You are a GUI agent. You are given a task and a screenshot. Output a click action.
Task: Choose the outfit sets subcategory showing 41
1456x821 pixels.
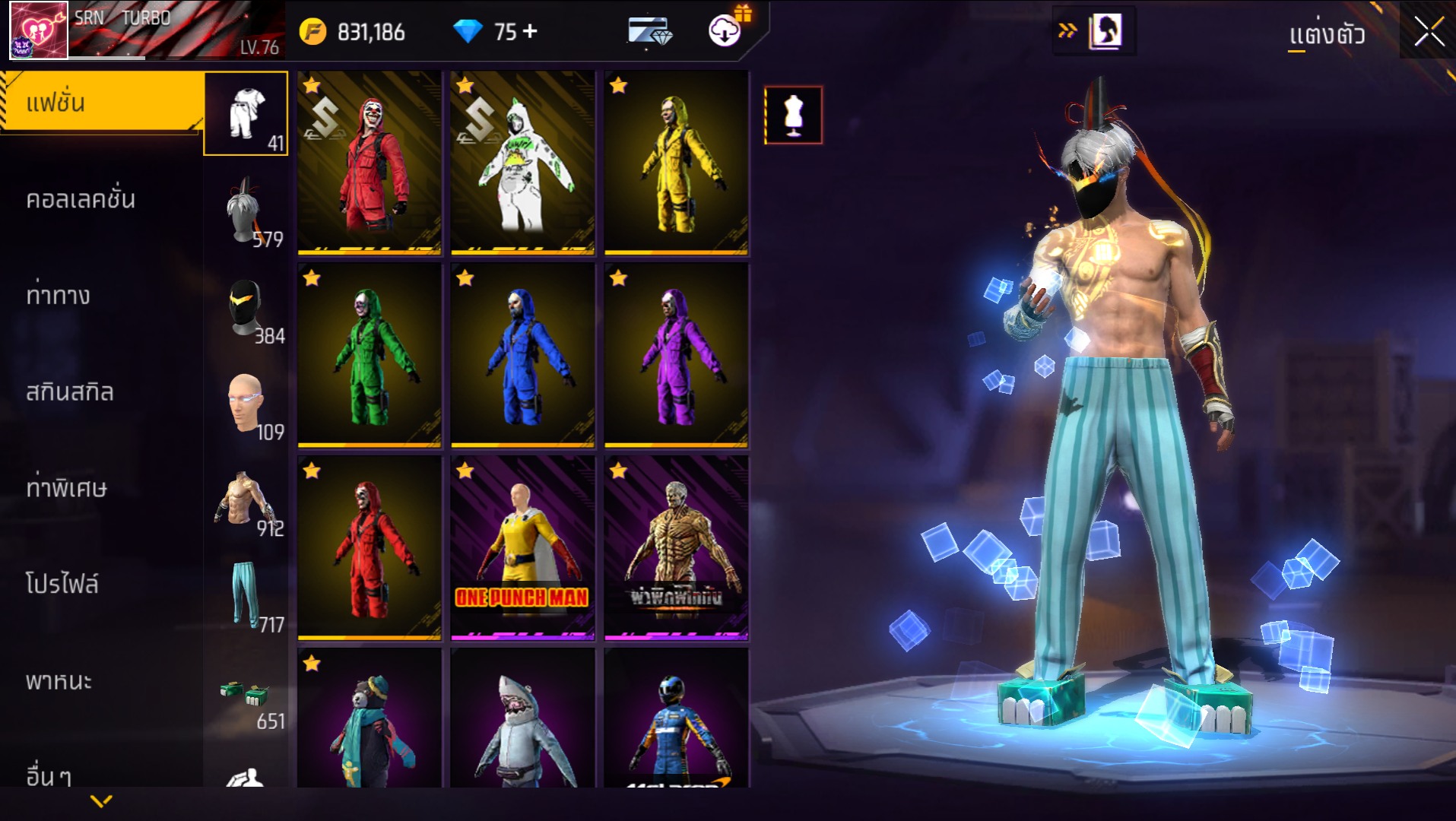[246, 114]
